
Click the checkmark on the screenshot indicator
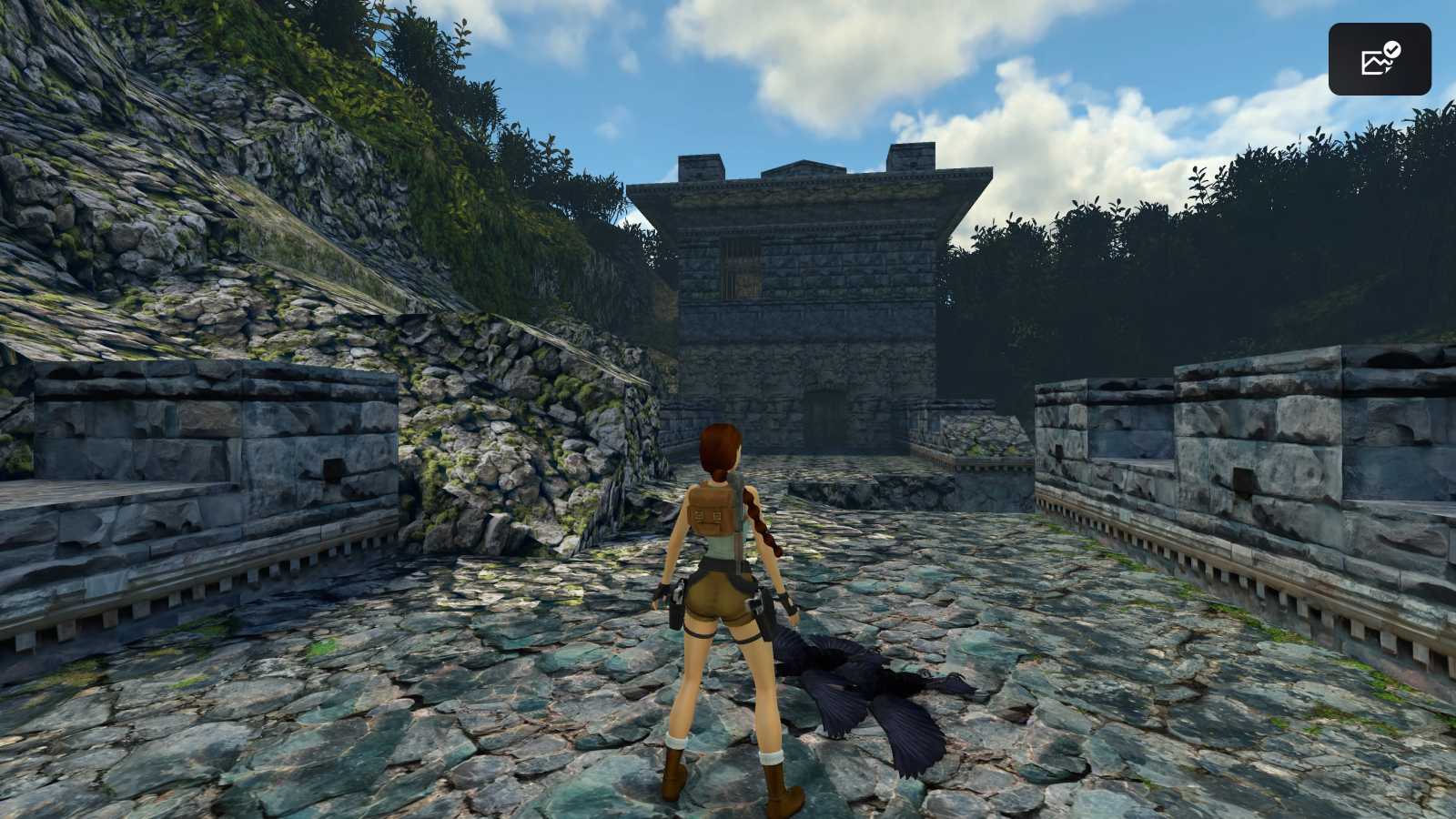(x=1390, y=47)
